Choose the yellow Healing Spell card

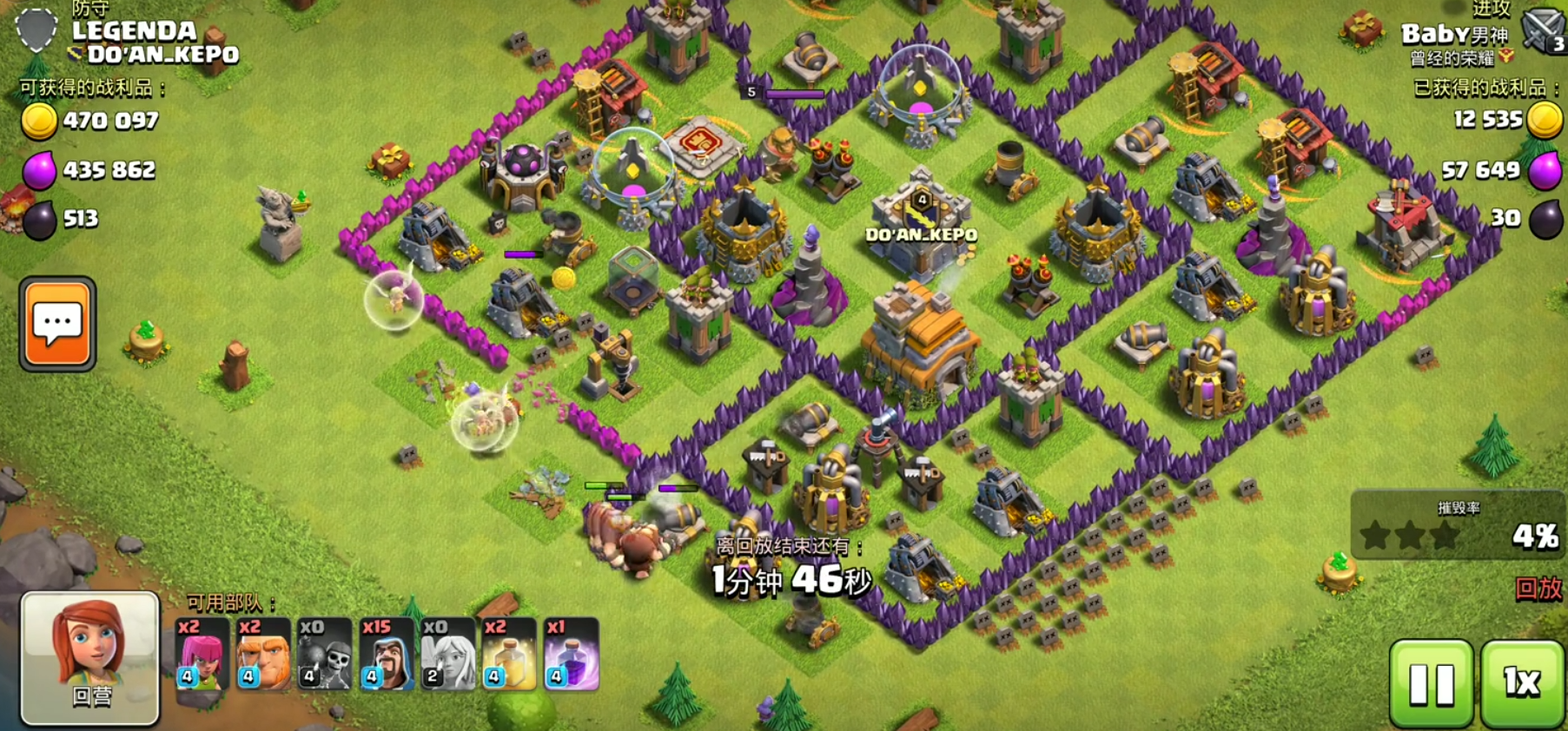pos(510,654)
